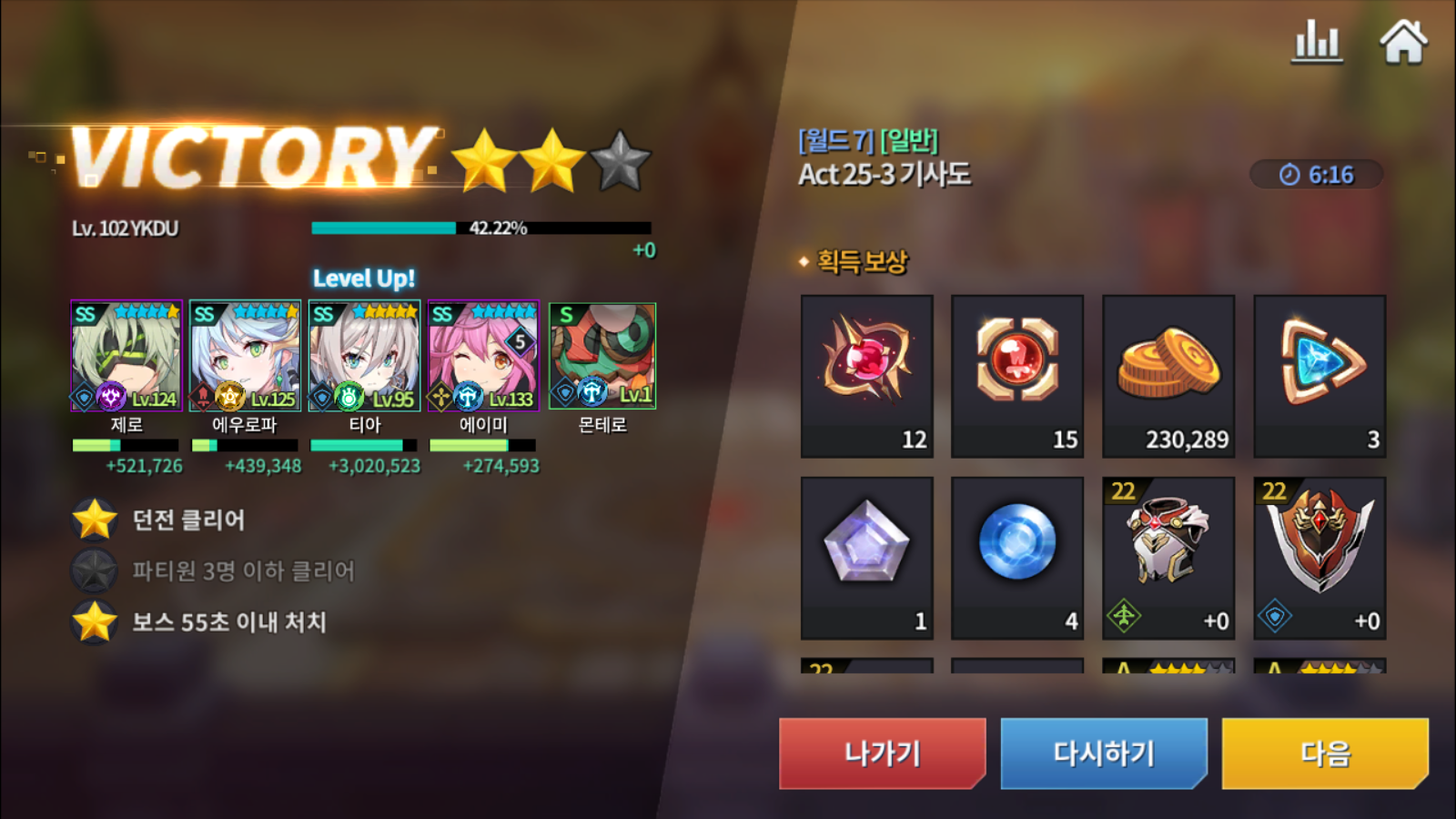Screen dimensions: 1456x819
Task: Select the level 22 armor reward
Action: [1168, 555]
